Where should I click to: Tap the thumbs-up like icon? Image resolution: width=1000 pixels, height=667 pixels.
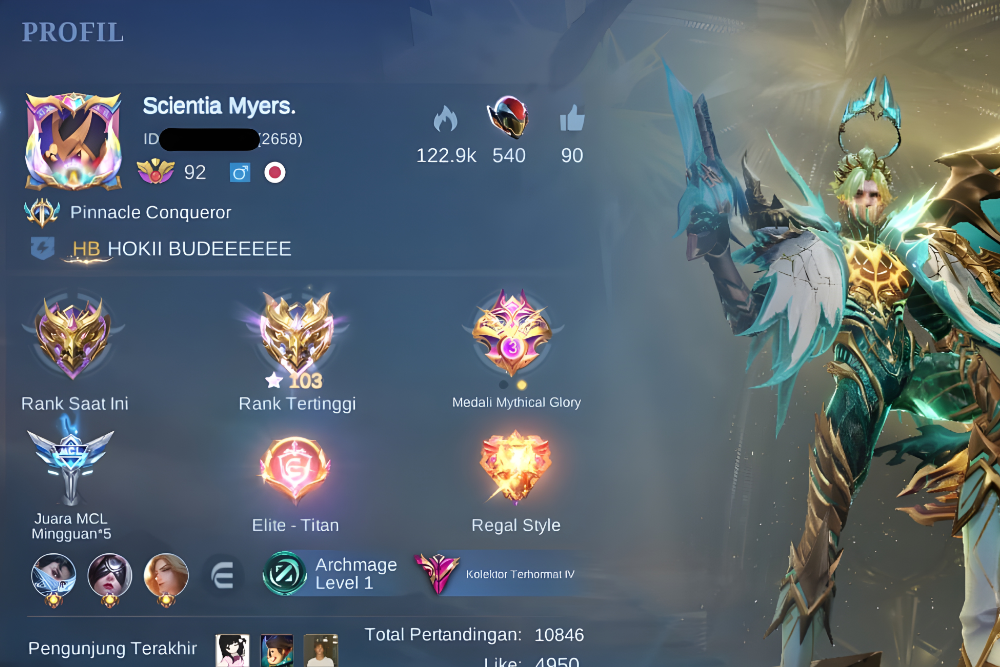click(x=572, y=120)
